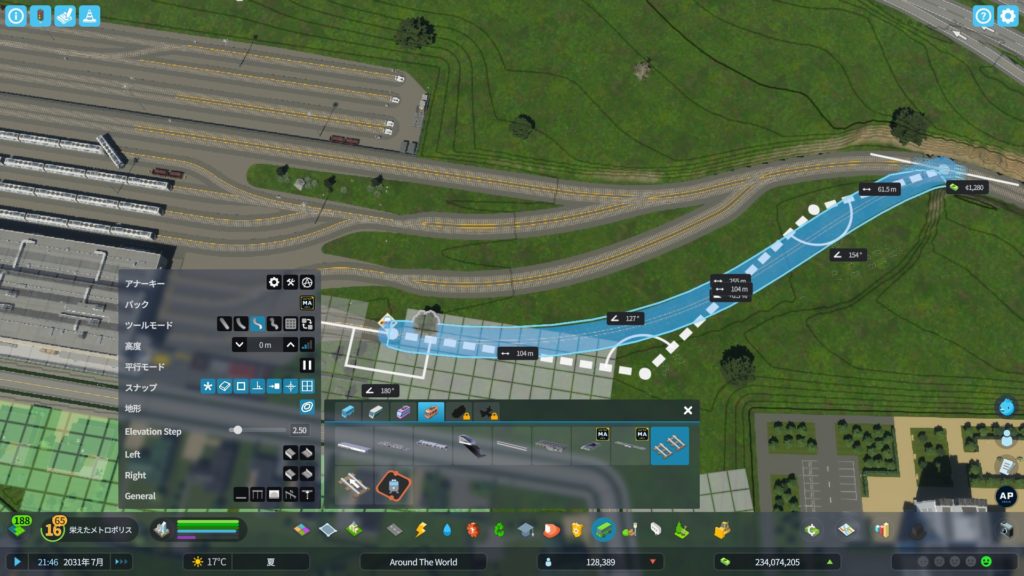The image size is (1024, 576).
Task: Click the traffic light icon at top left
Action: (x=40, y=16)
